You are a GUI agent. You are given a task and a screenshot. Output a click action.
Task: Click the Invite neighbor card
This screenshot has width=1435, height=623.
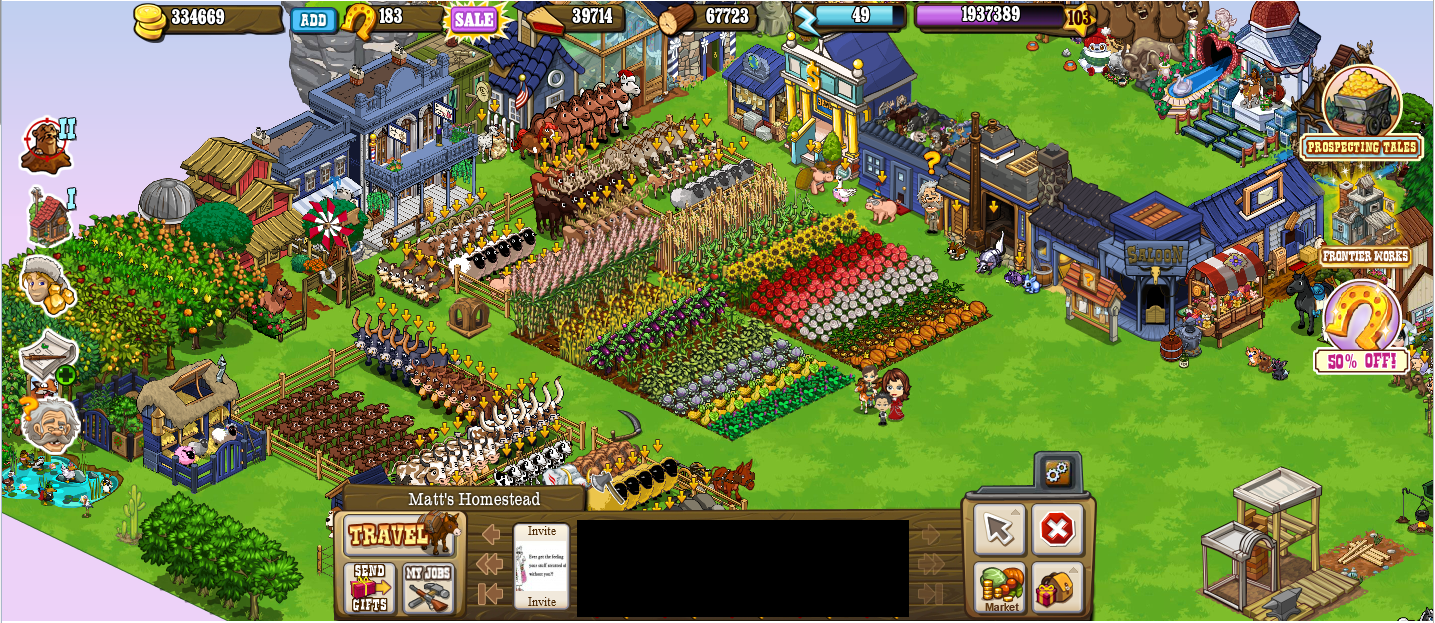[541, 566]
